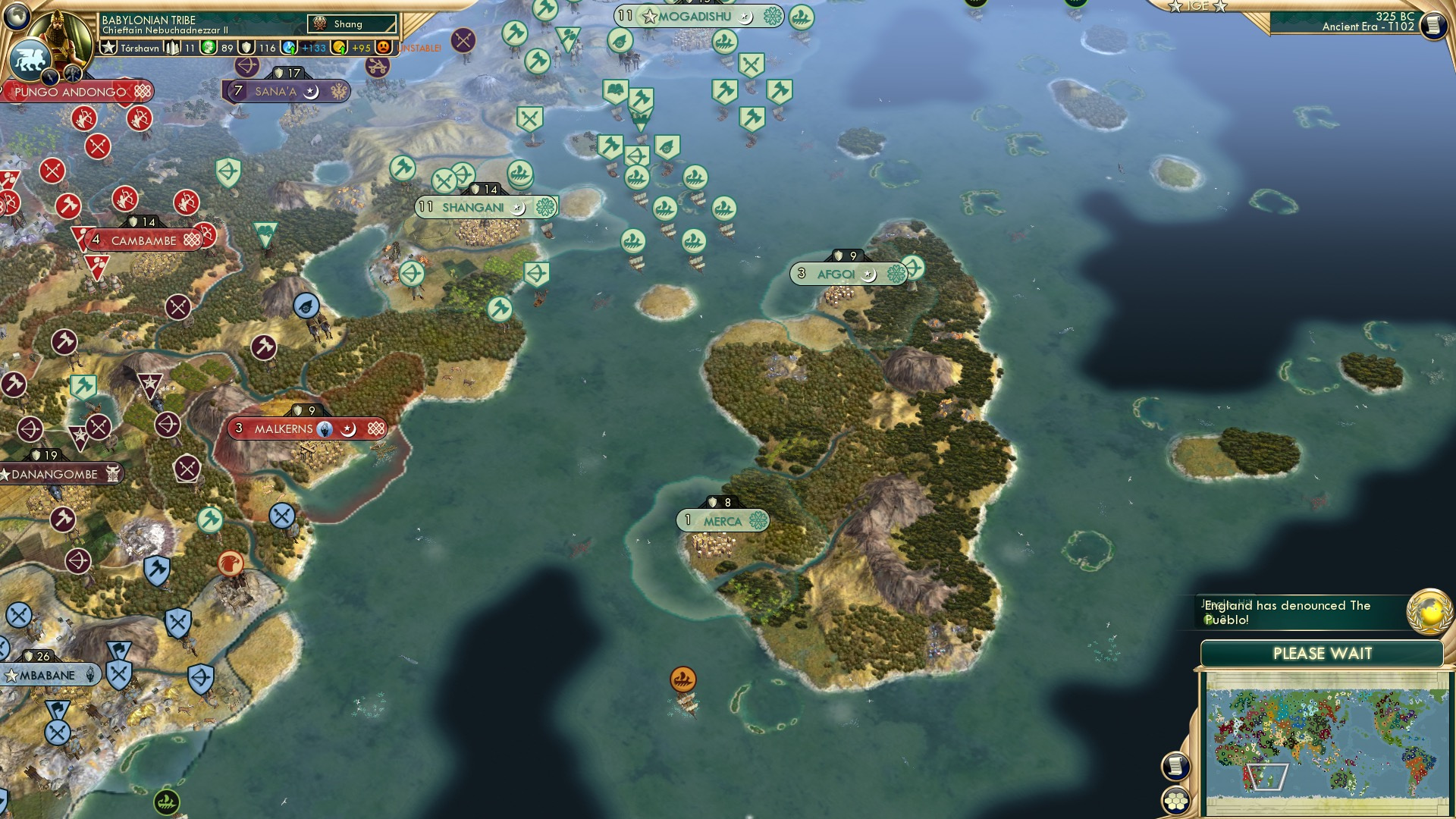Click the green culture icon showing 89
1456x819 pixels.
[x=209, y=47]
